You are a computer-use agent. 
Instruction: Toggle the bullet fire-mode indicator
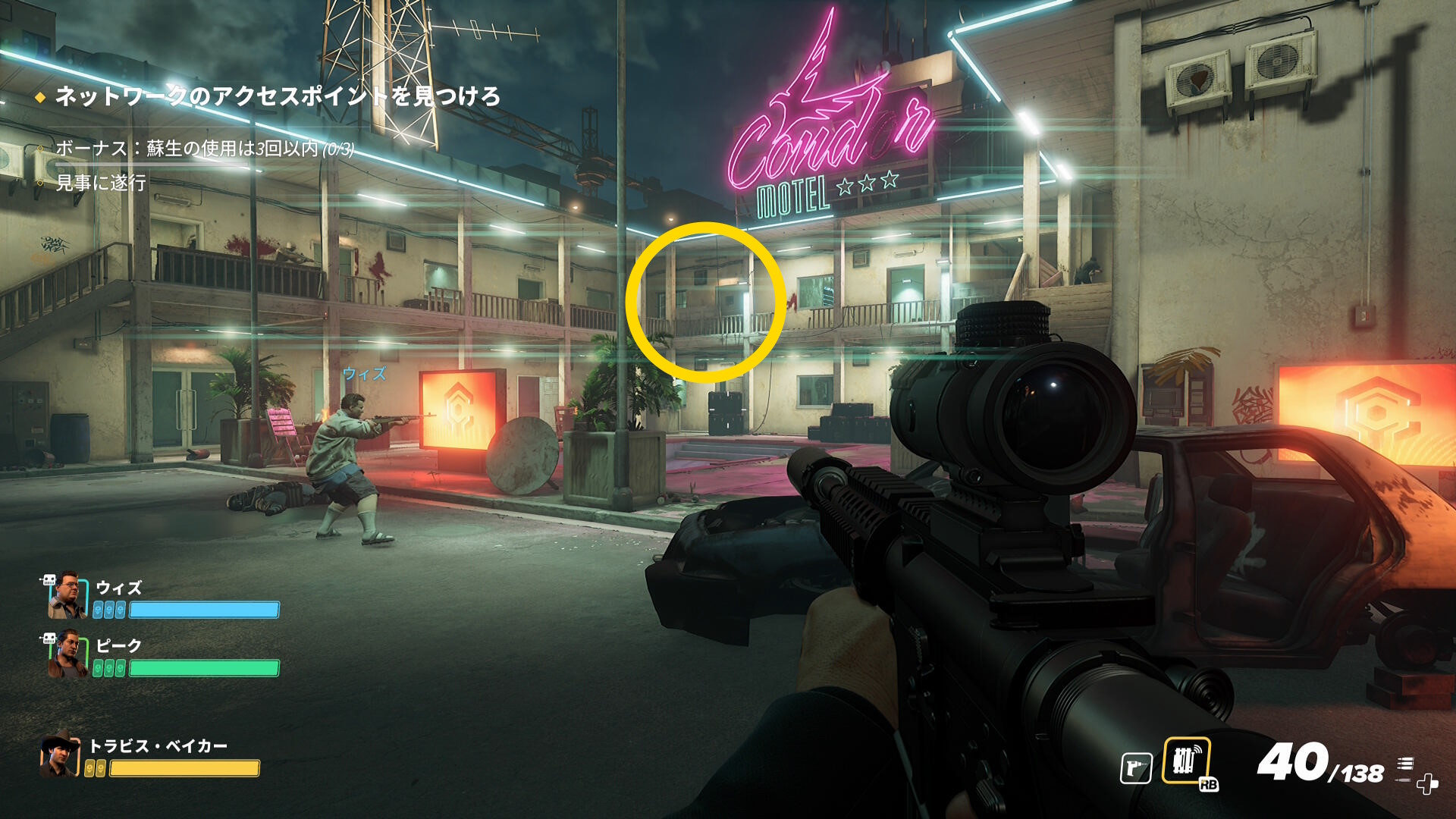click(x=1405, y=765)
